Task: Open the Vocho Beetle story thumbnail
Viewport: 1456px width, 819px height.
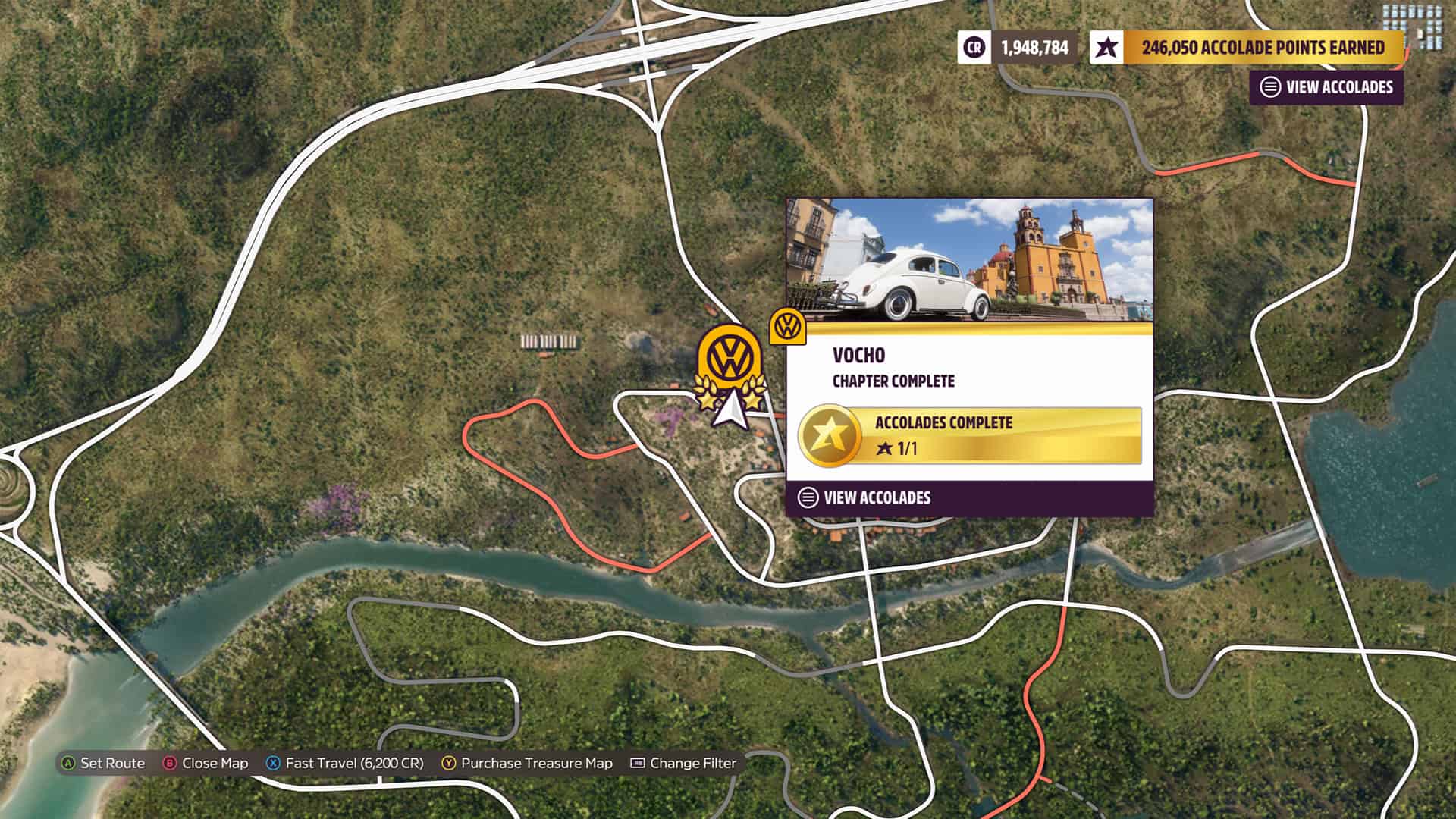Action: 969,260
